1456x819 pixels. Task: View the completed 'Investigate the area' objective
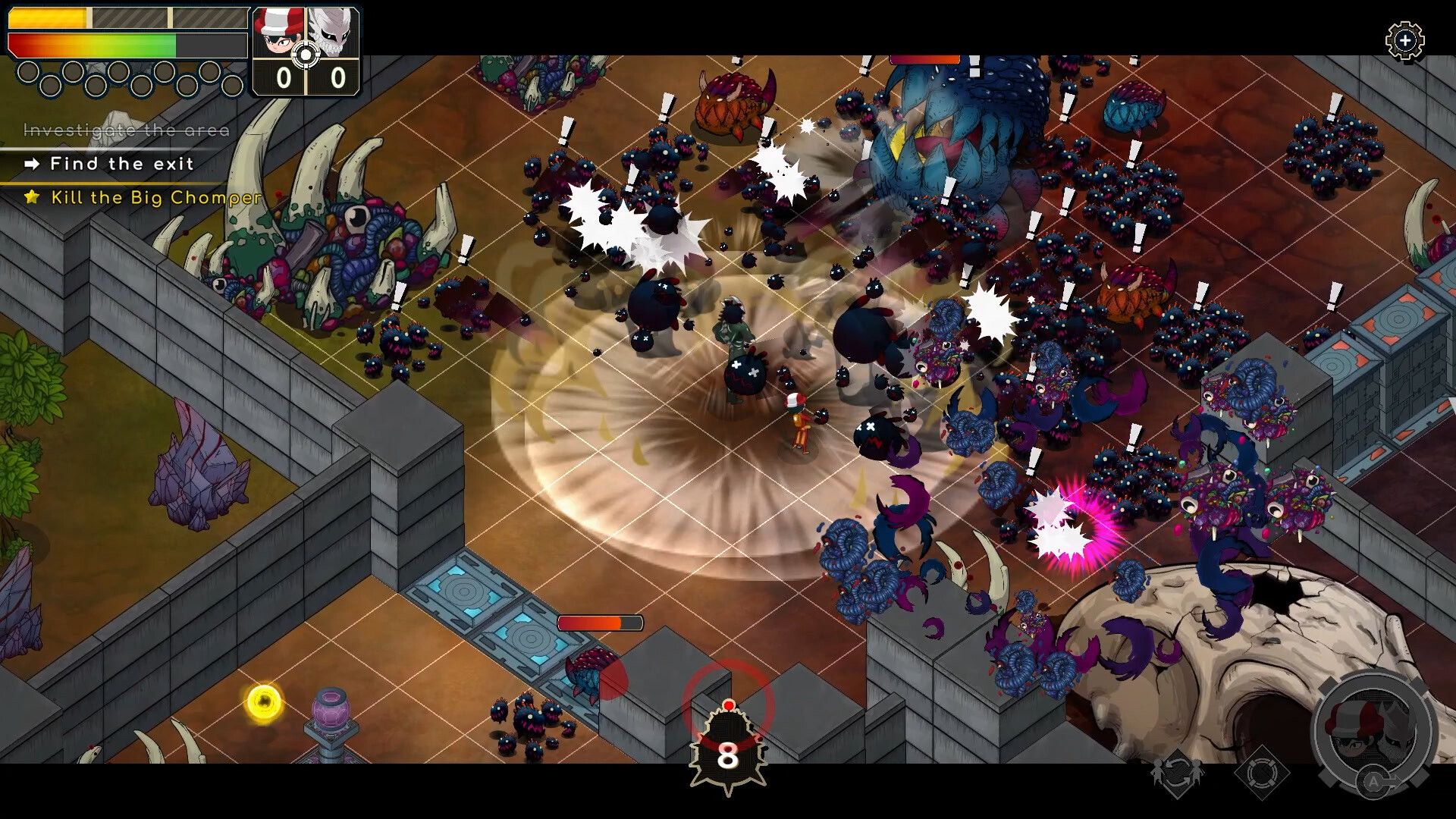coord(126,130)
